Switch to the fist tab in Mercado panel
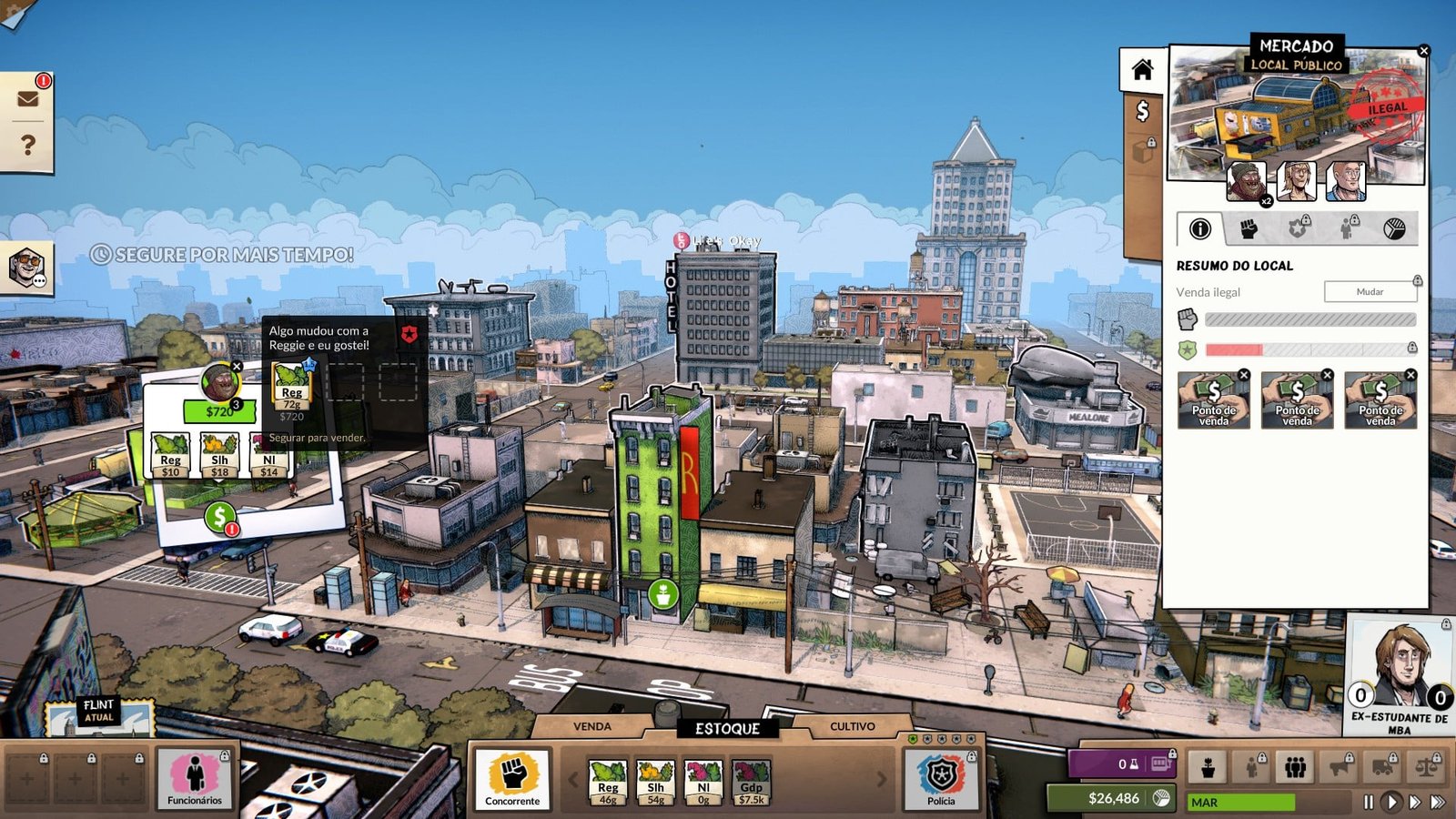 click(x=1249, y=229)
